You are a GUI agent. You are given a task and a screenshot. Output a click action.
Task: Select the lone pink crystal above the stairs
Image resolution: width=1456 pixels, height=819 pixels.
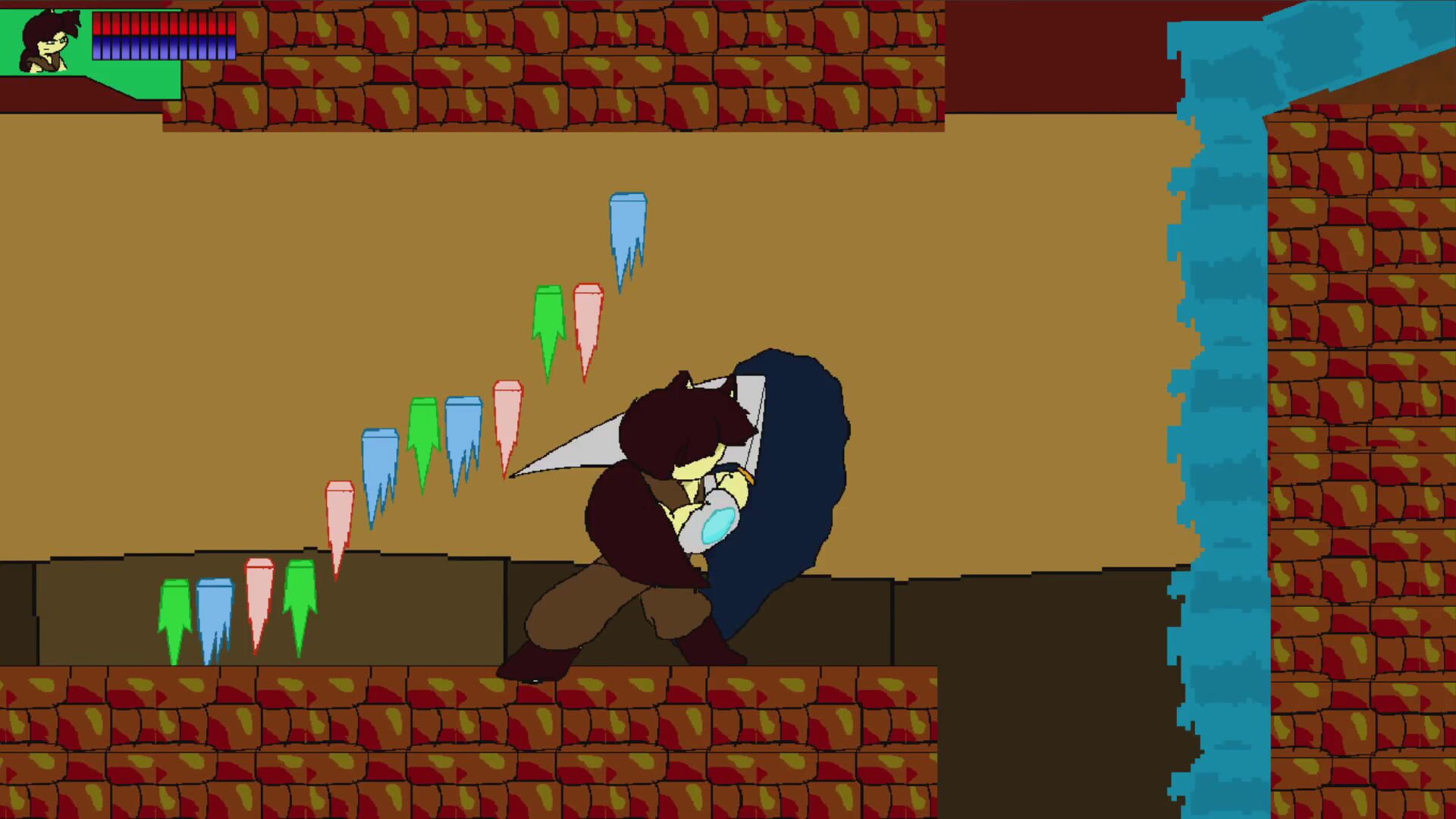pos(339,516)
